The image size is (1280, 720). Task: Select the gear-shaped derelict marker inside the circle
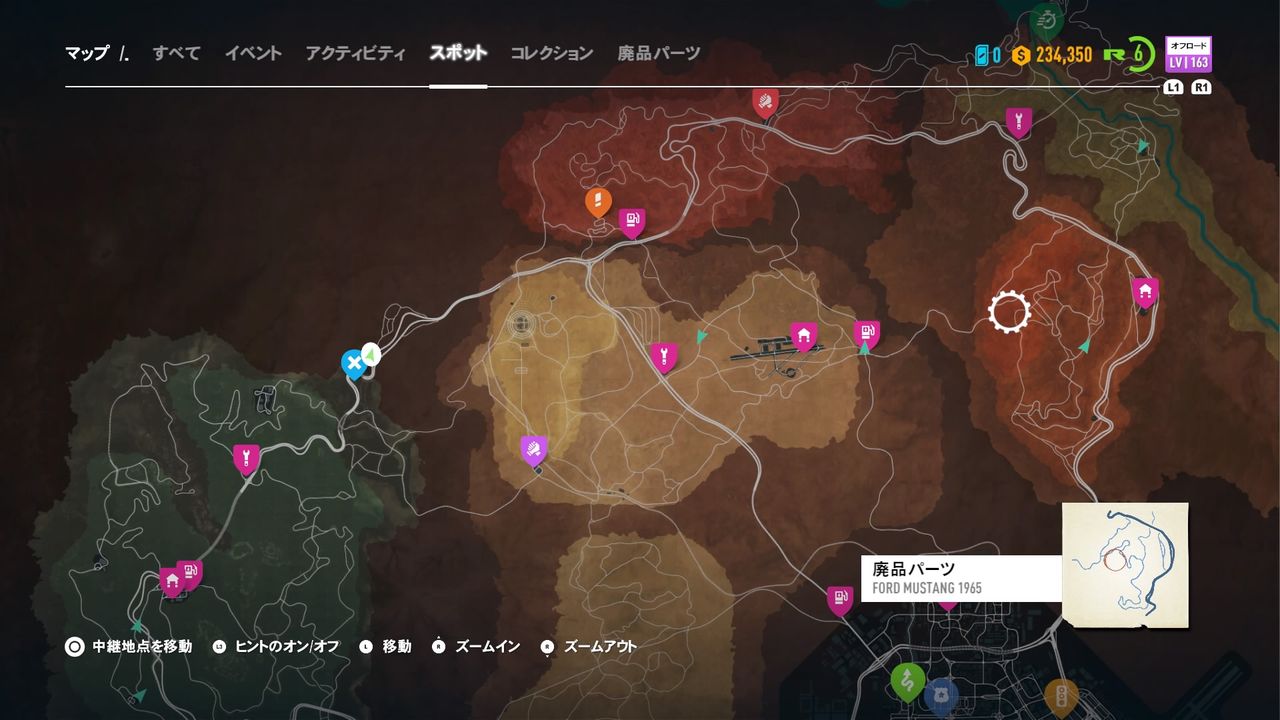coord(1009,311)
